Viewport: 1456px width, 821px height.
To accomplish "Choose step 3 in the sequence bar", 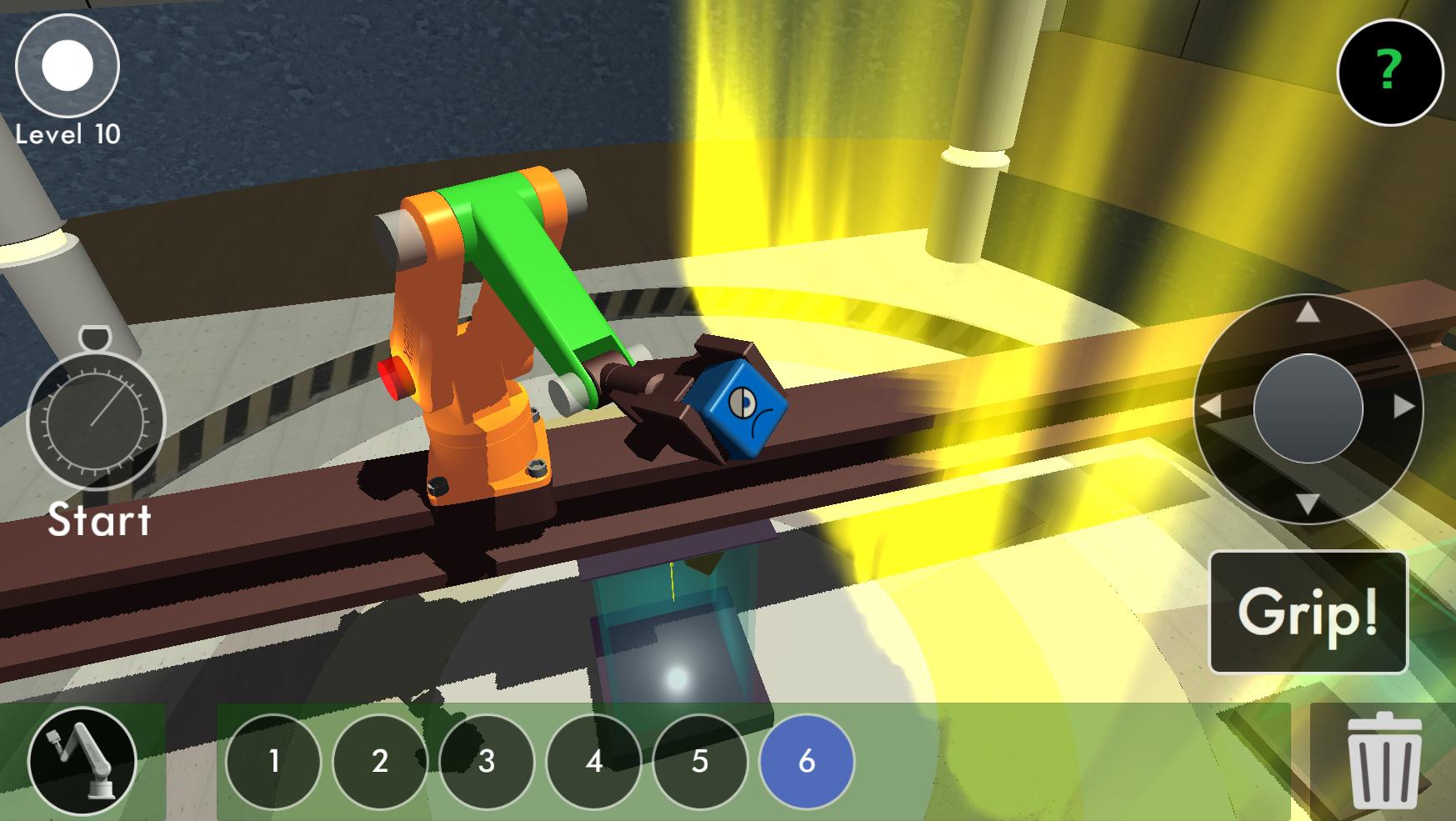I will pos(487,761).
